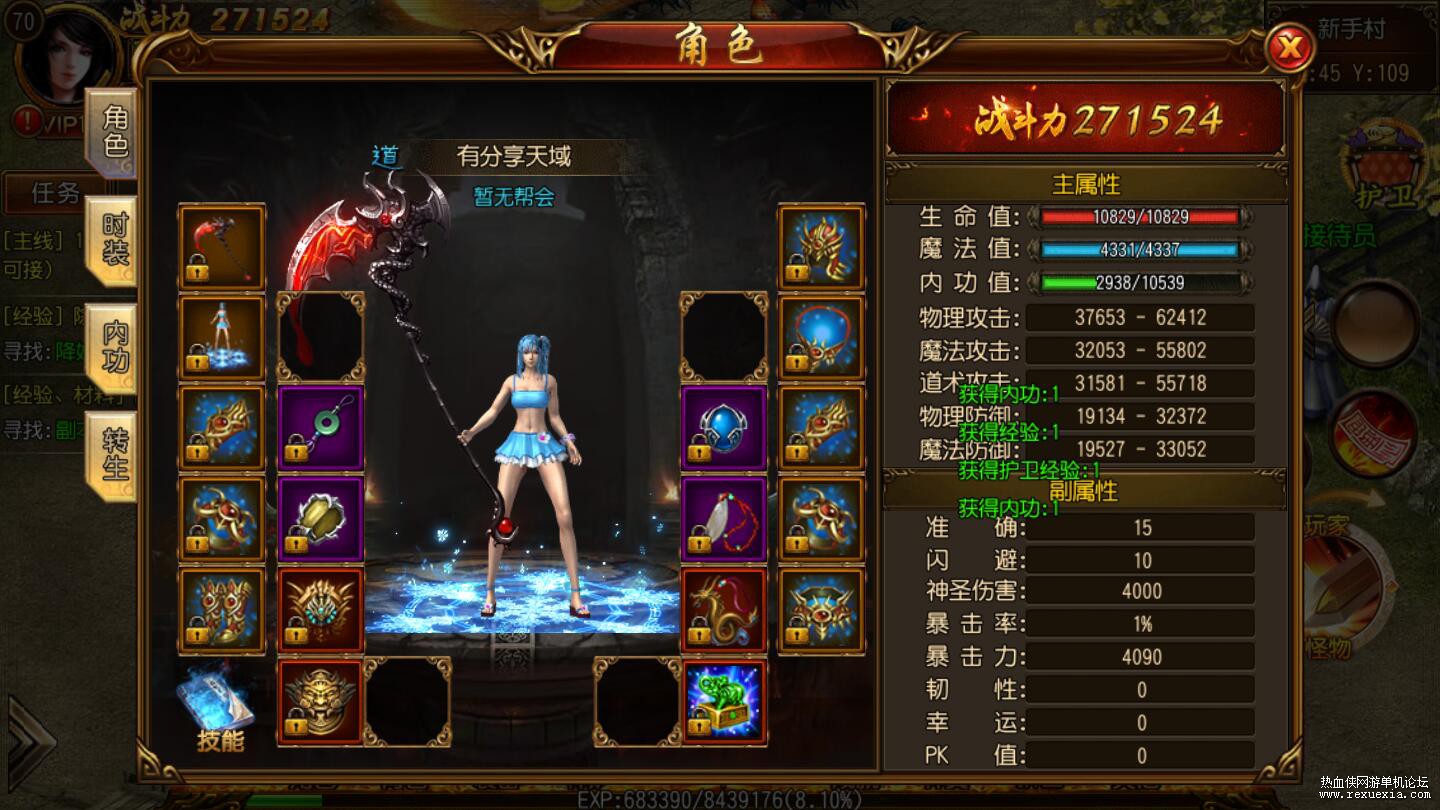
Task: Close the character panel
Action: (x=1289, y=47)
